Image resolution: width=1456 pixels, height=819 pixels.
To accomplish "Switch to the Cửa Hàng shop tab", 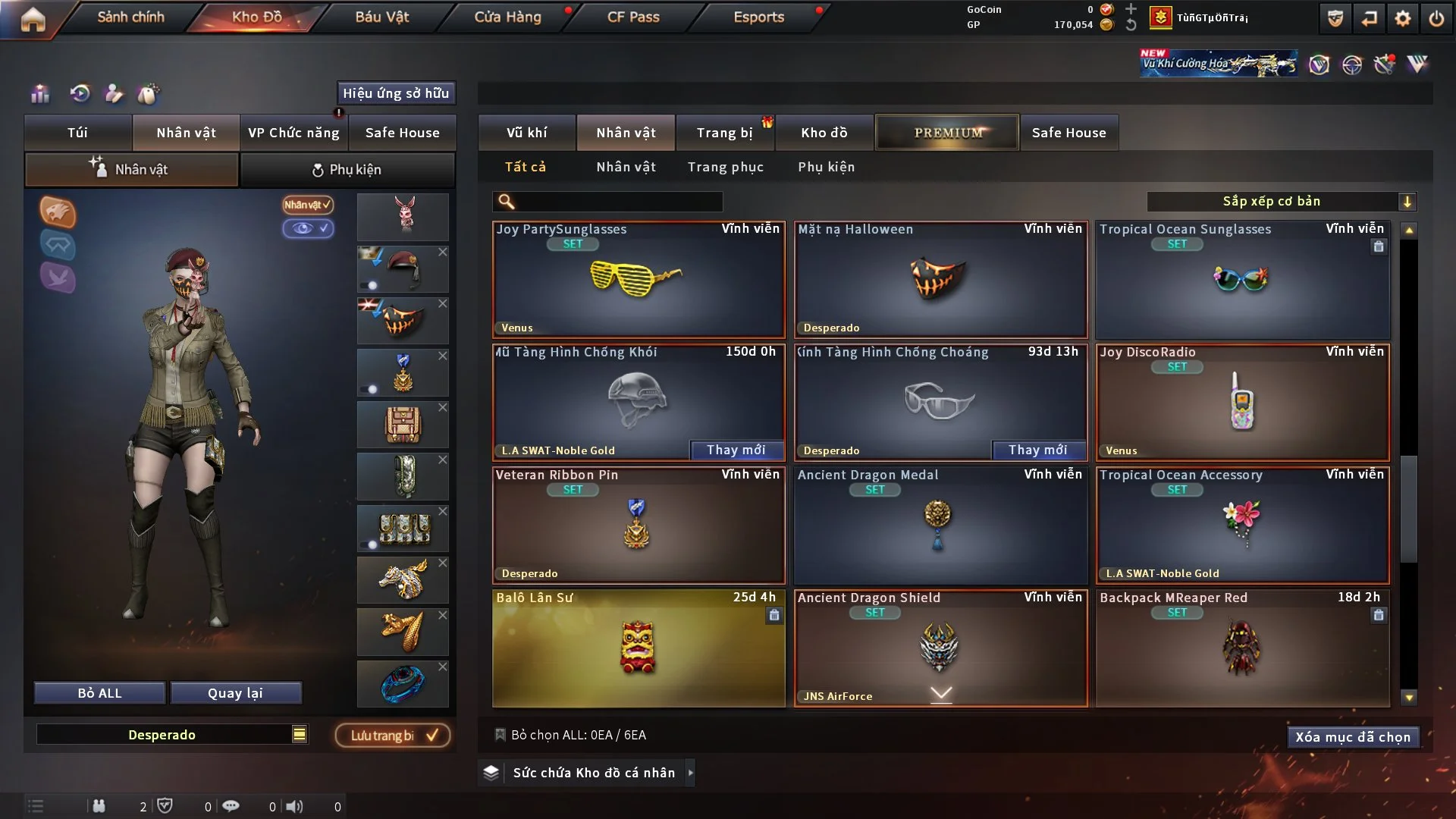I will (x=507, y=17).
